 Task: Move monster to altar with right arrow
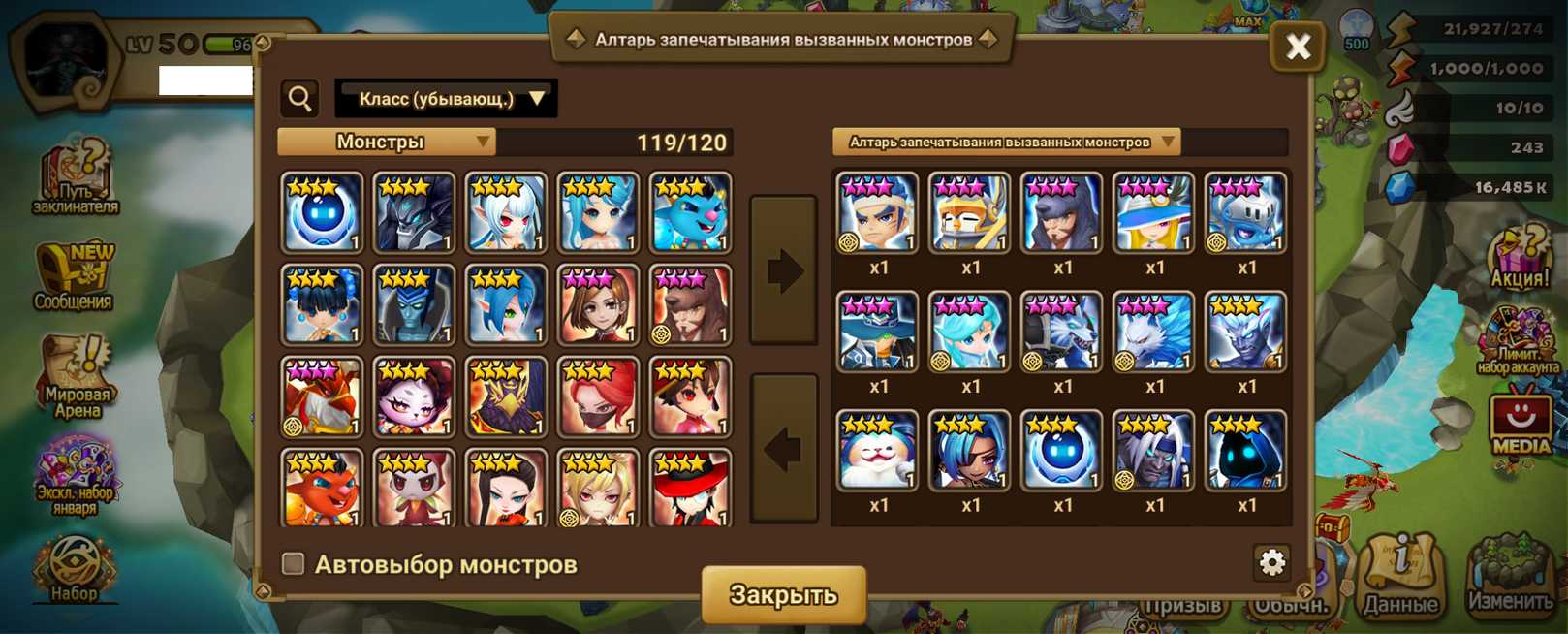click(x=784, y=270)
